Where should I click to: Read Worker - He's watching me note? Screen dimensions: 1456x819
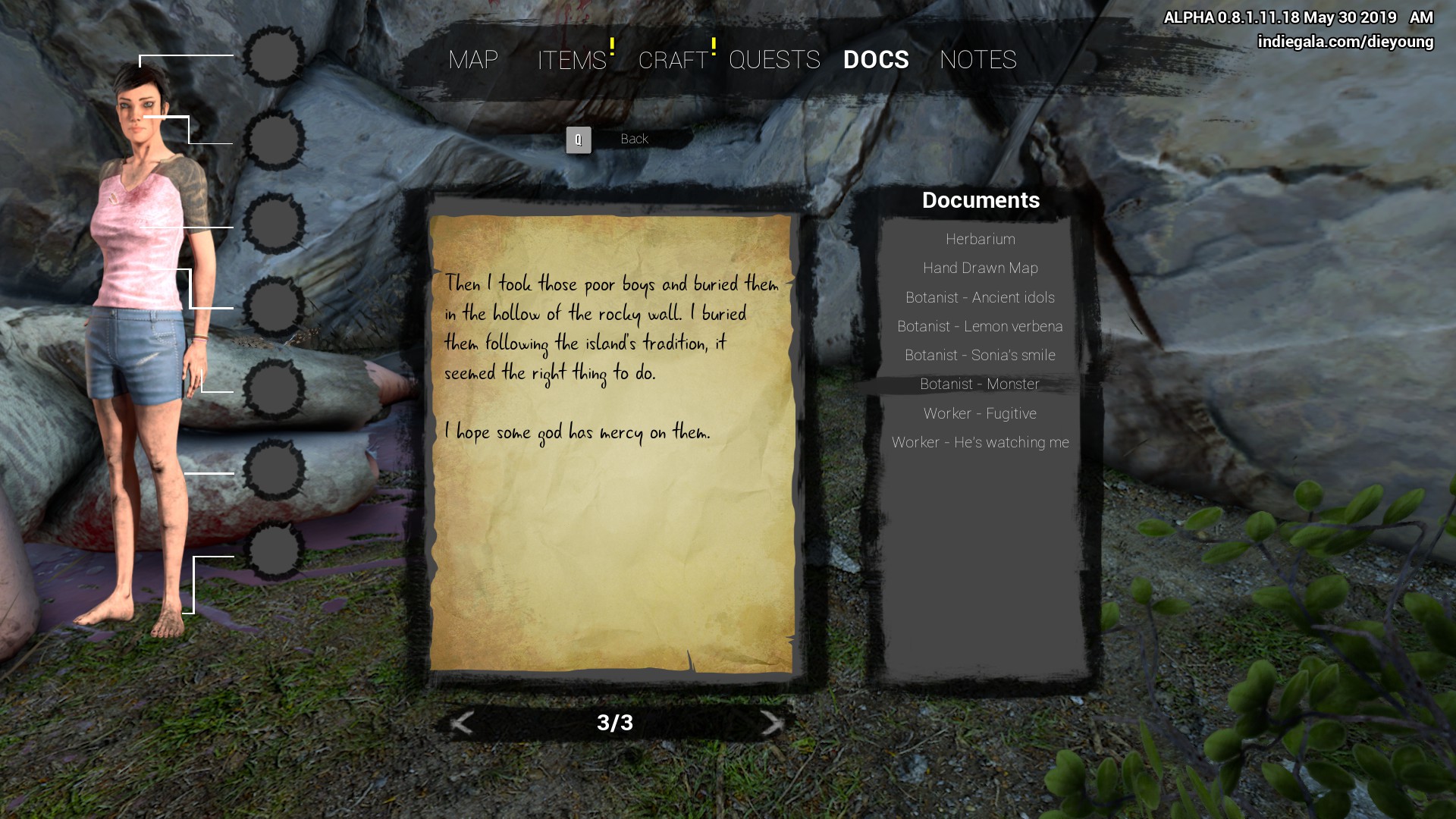pyautogui.click(x=980, y=442)
